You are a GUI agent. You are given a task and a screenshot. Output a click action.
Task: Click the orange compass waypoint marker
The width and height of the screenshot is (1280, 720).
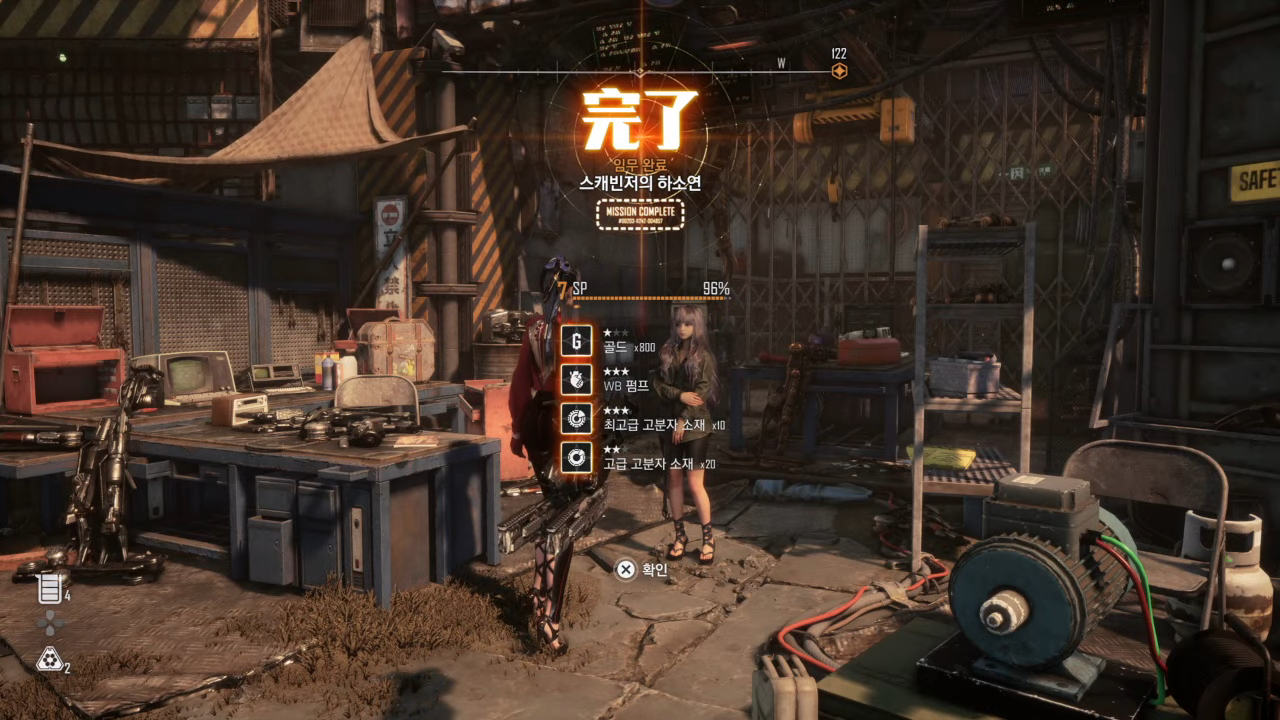839,71
